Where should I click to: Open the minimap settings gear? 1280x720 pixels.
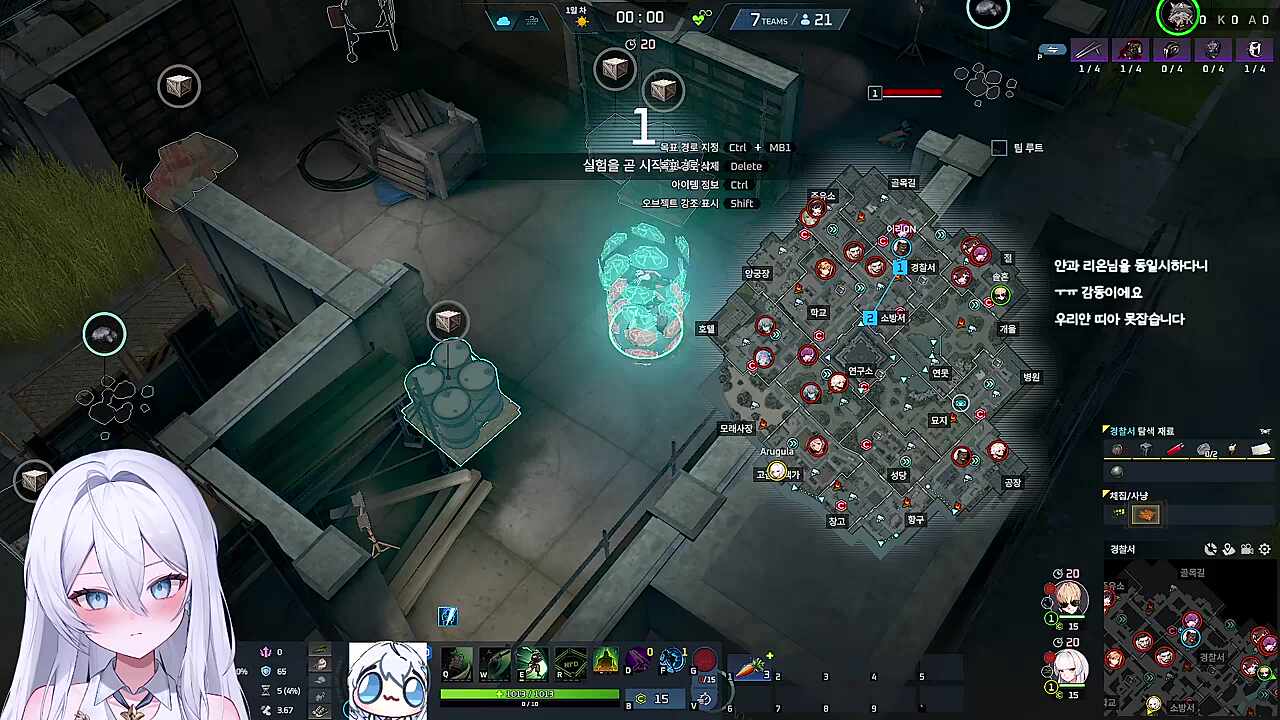1265,549
